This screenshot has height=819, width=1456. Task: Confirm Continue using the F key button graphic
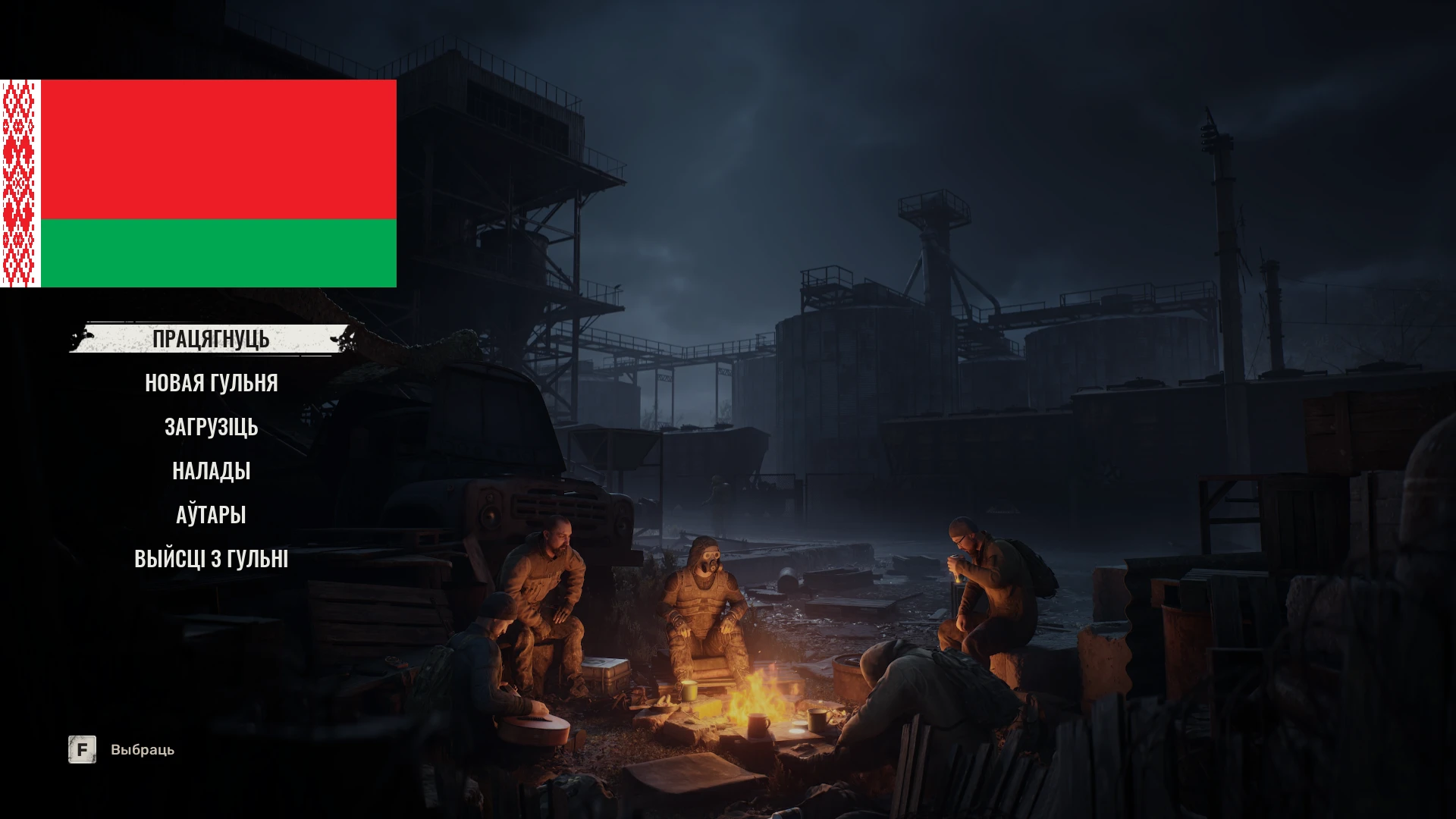pyautogui.click(x=81, y=749)
